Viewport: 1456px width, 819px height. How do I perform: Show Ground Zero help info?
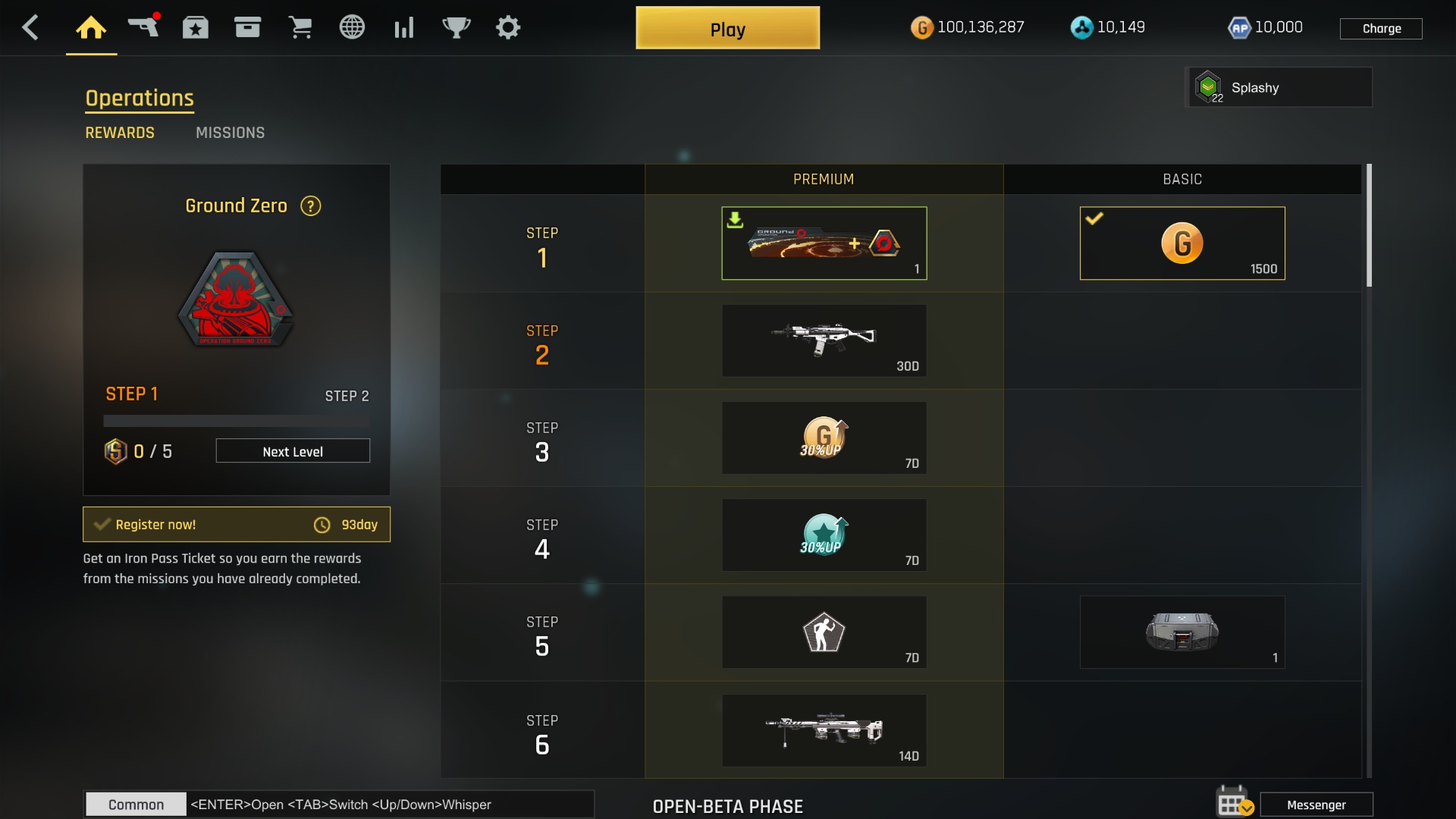point(311,206)
